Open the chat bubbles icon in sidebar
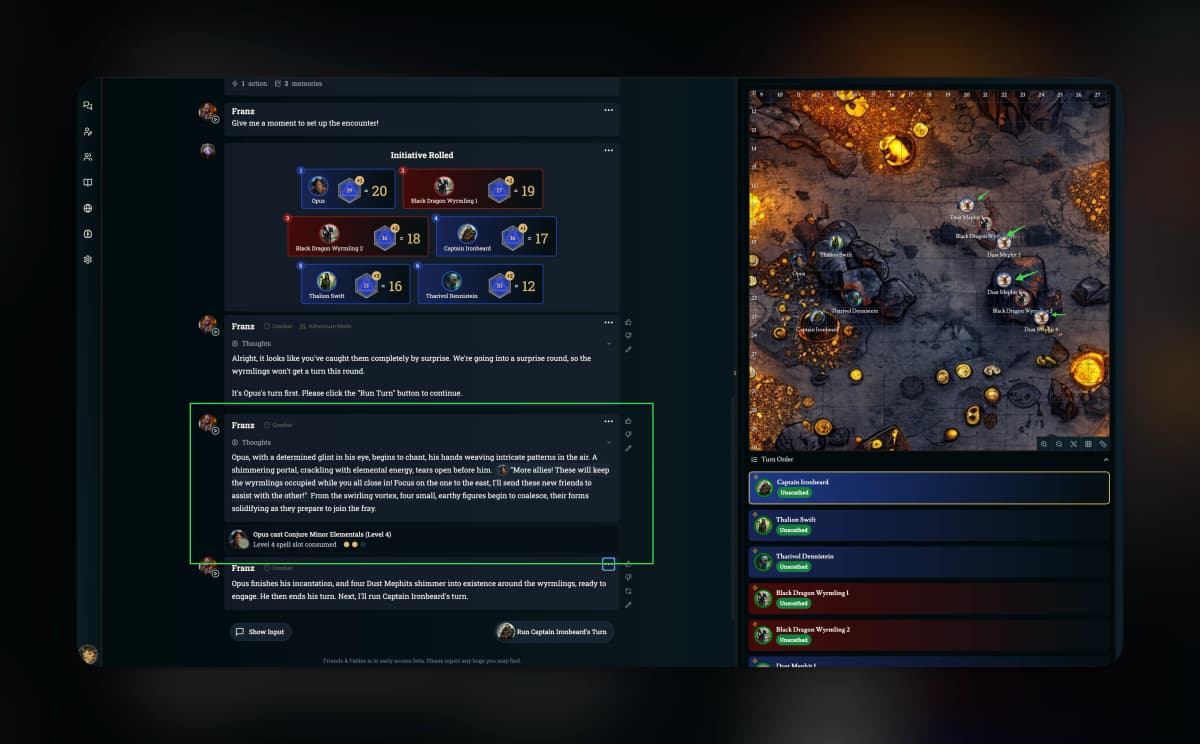 coord(88,106)
